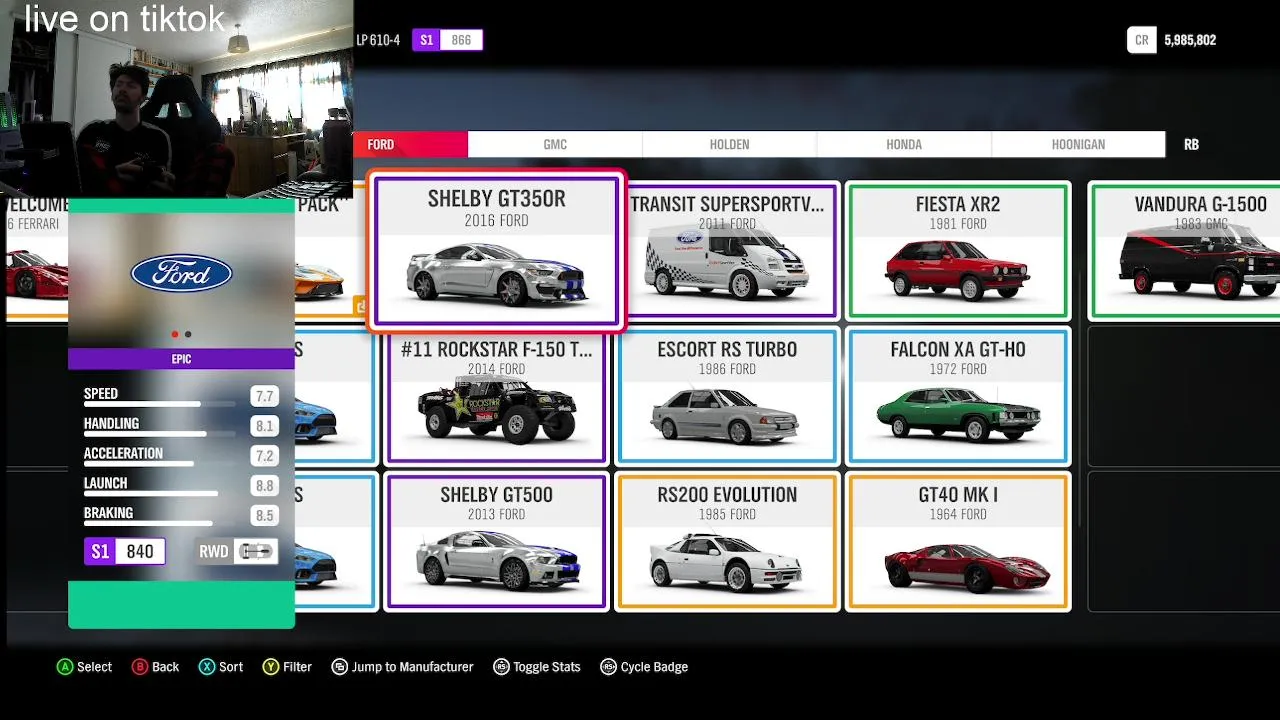Select the 2013 Shelby GT500 tile
Viewport: 1280px width, 720px height.
coord(497,542)
